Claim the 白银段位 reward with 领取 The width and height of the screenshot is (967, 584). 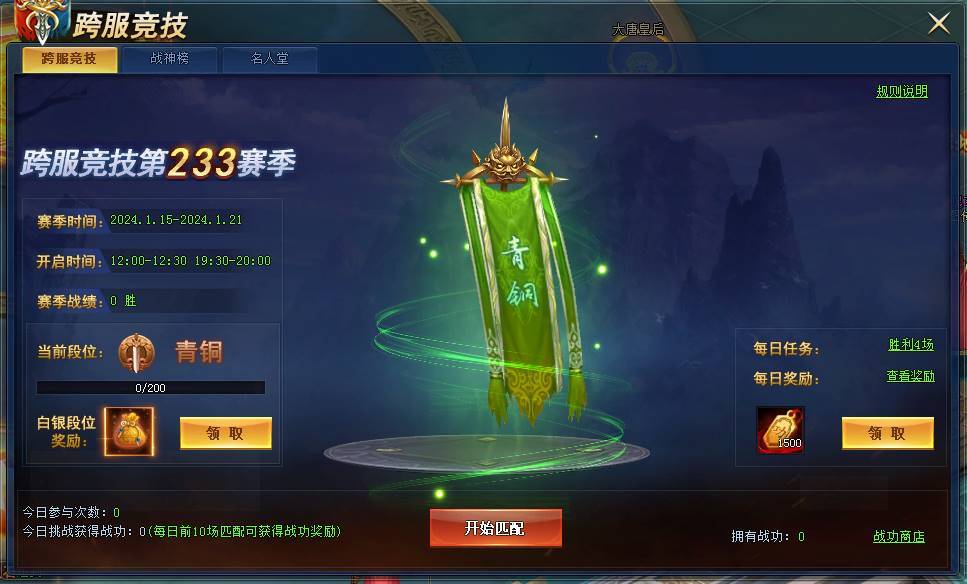(225, 433)
